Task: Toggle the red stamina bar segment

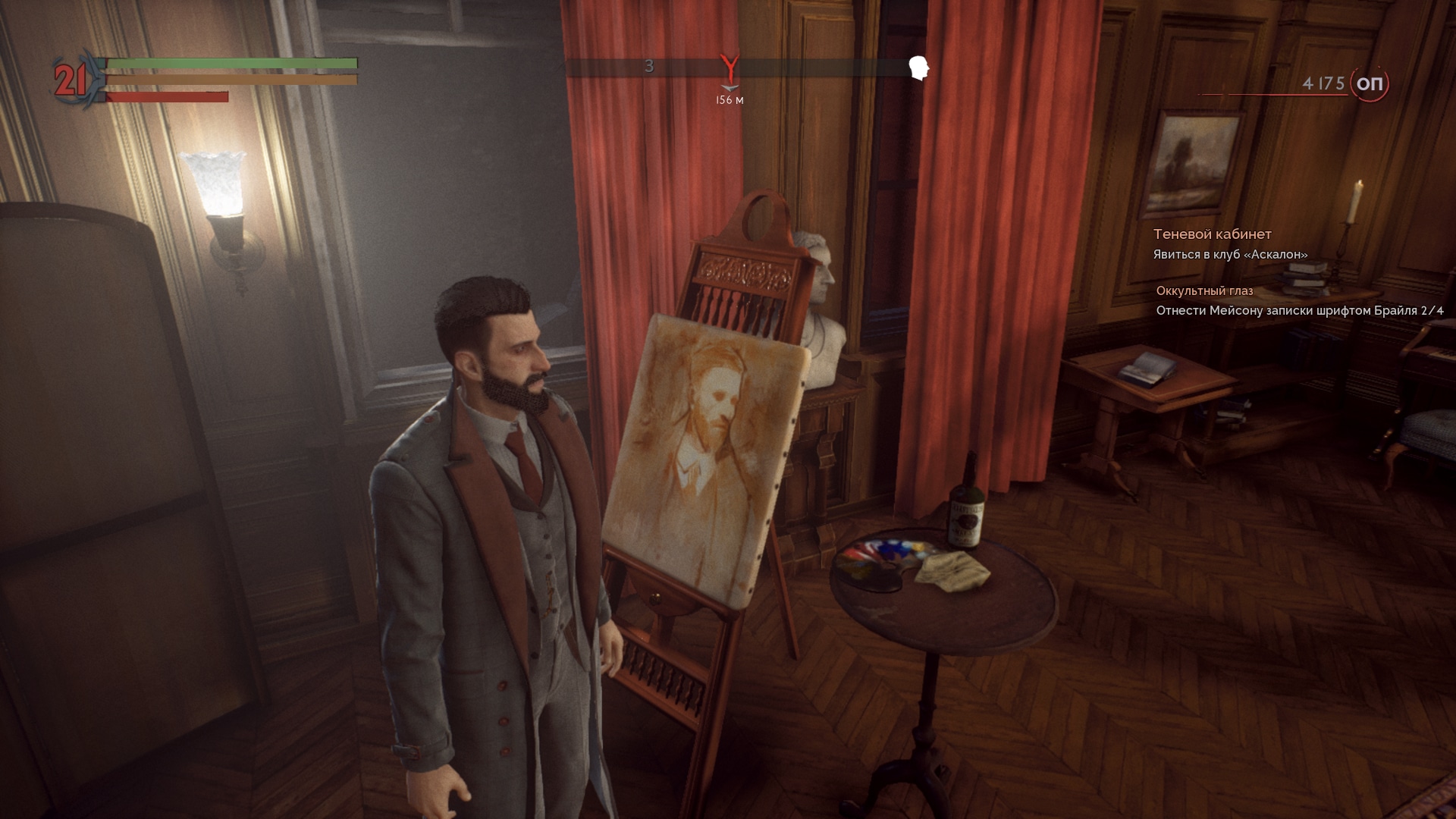Action: pyautogui.click(x=167, y=96)
